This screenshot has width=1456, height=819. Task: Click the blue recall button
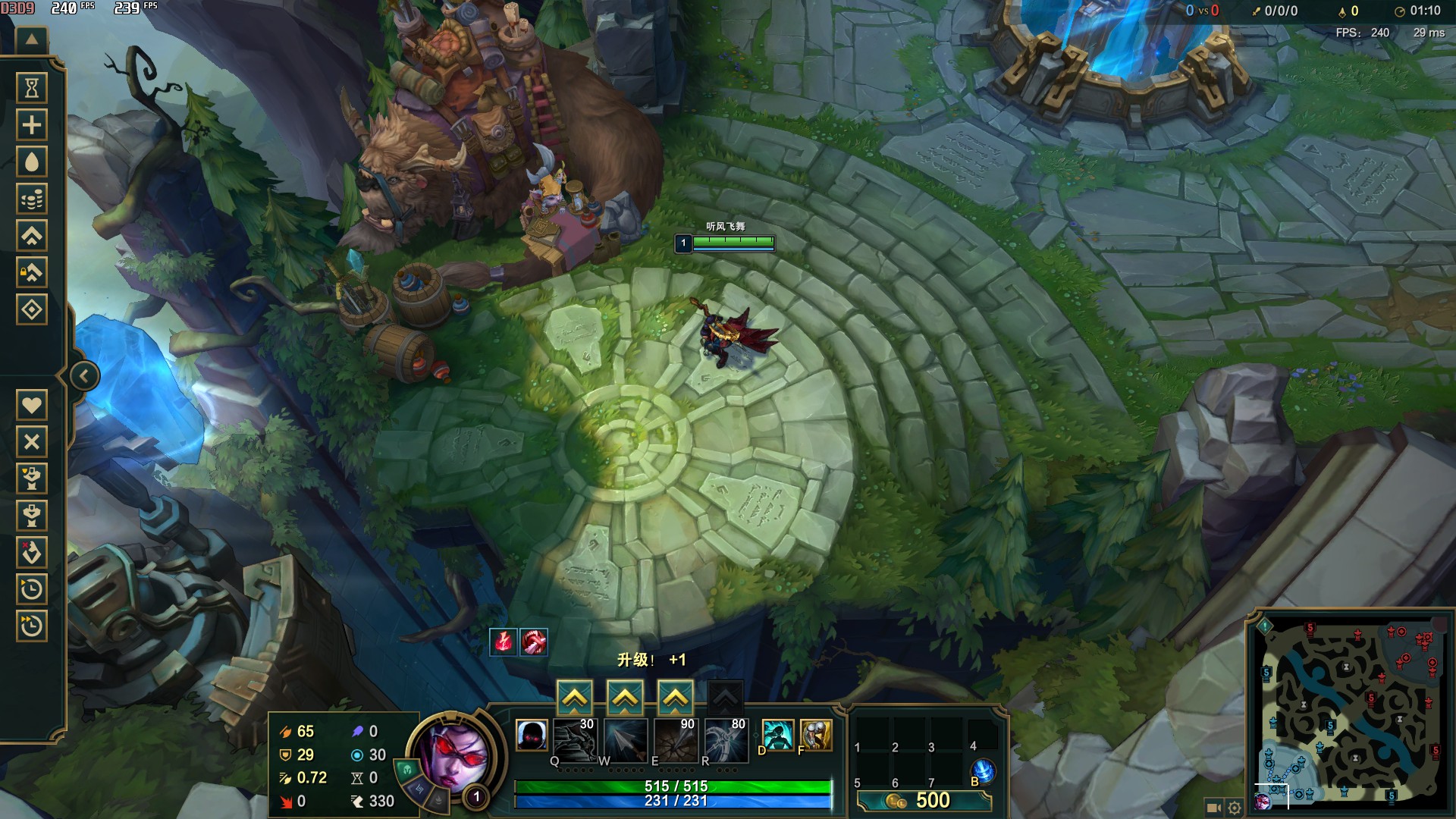[983, 770]
